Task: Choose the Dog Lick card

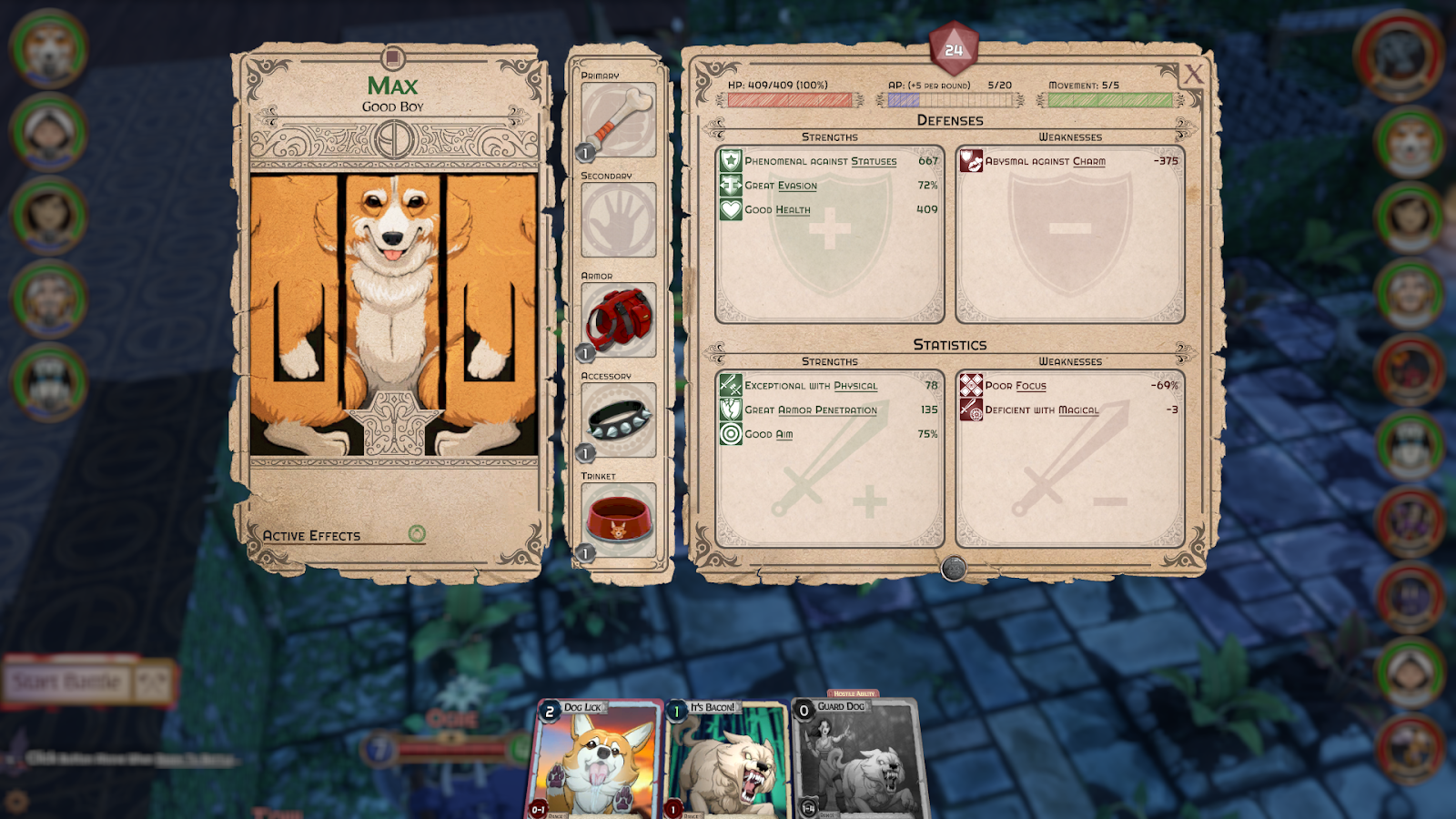Action: [x=594, y=760]
